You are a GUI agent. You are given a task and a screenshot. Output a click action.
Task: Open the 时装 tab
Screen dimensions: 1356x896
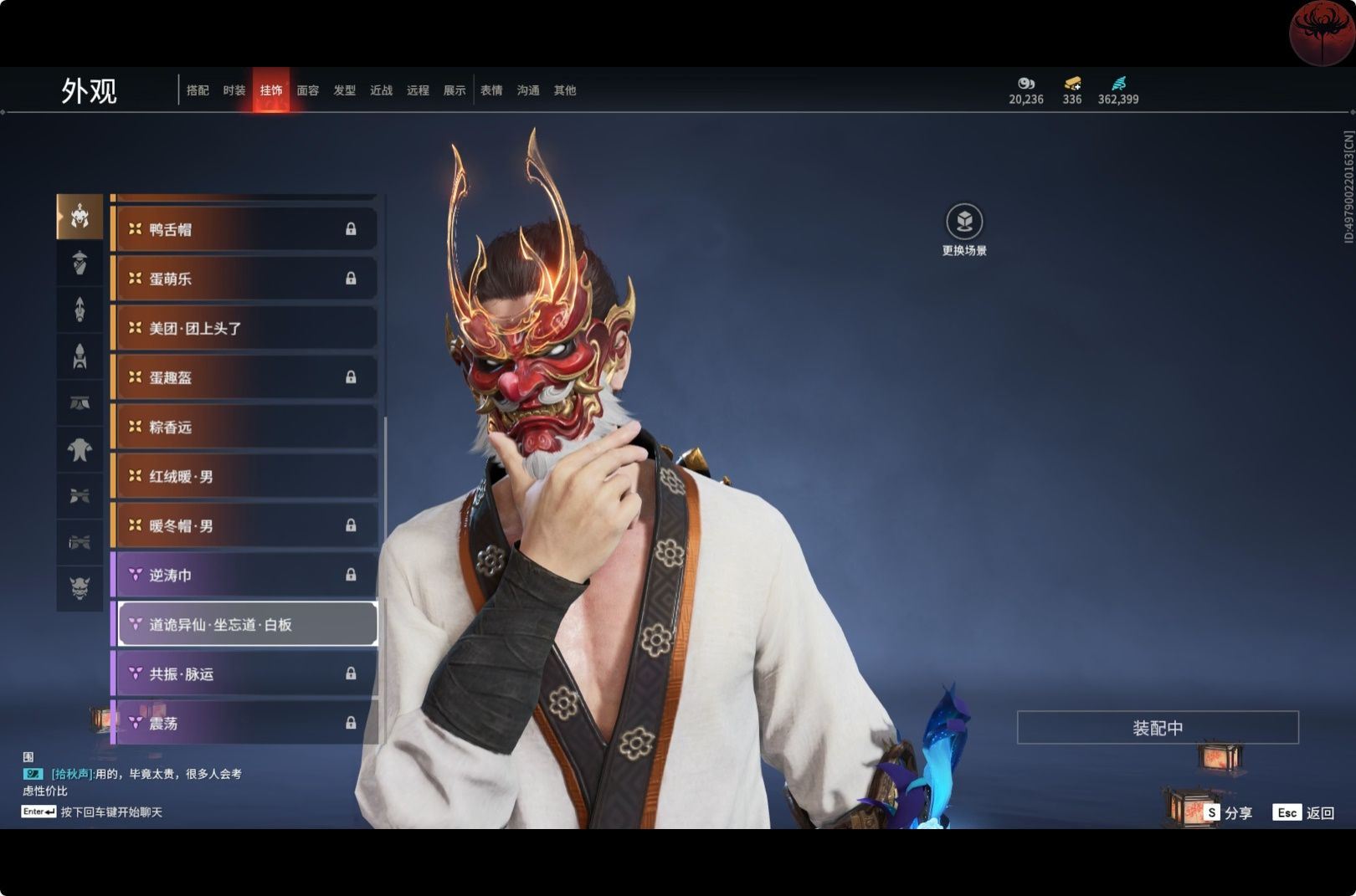click(234, 90)
